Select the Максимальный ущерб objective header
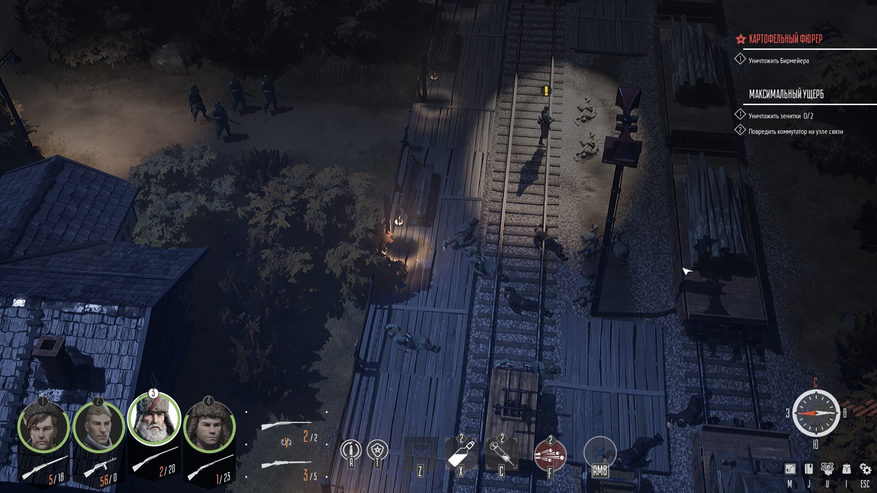Viewport: 877px width, 493px height. pyautogui.click(x=787, y=95)
